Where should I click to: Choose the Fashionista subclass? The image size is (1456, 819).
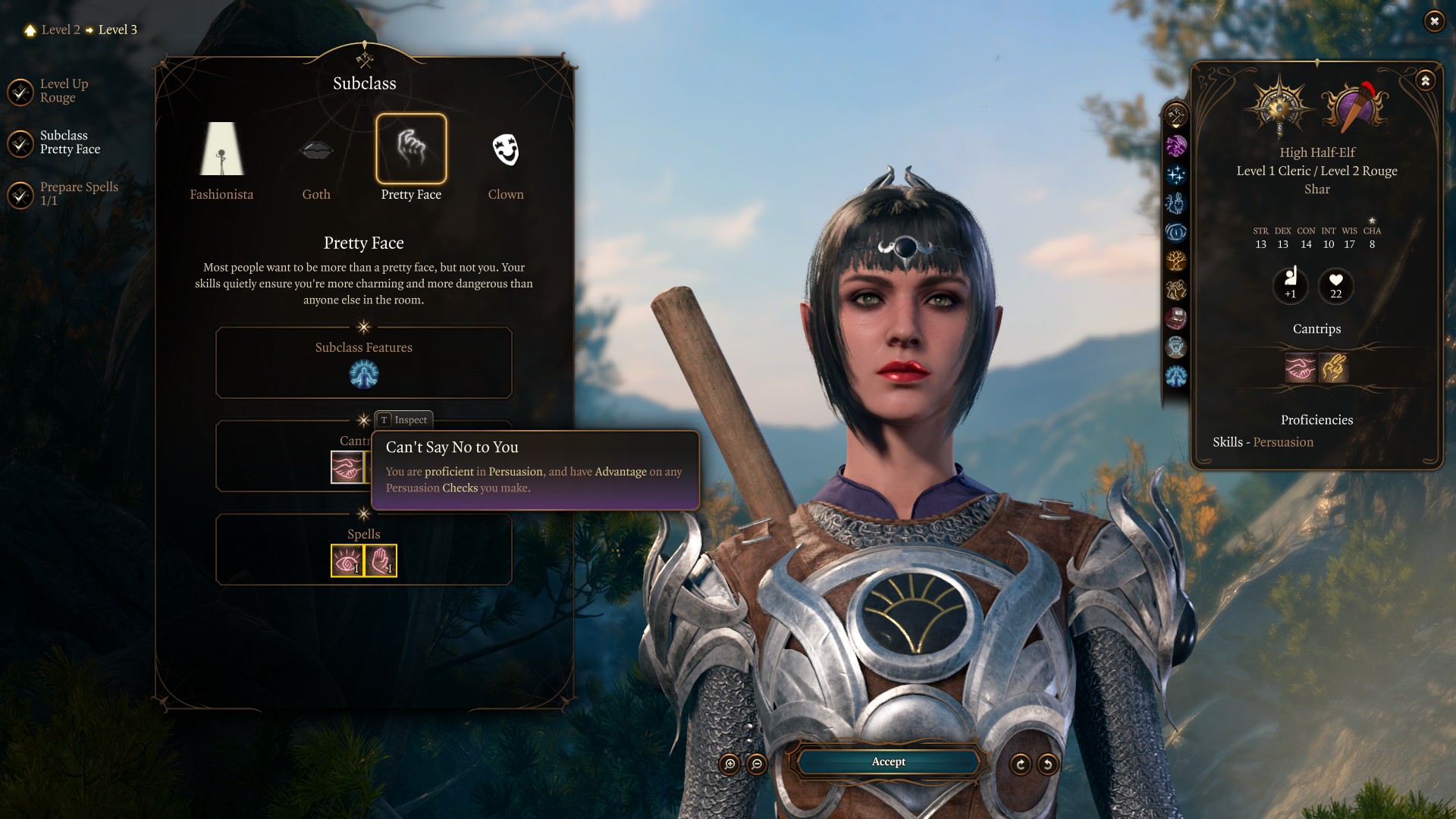221,149
